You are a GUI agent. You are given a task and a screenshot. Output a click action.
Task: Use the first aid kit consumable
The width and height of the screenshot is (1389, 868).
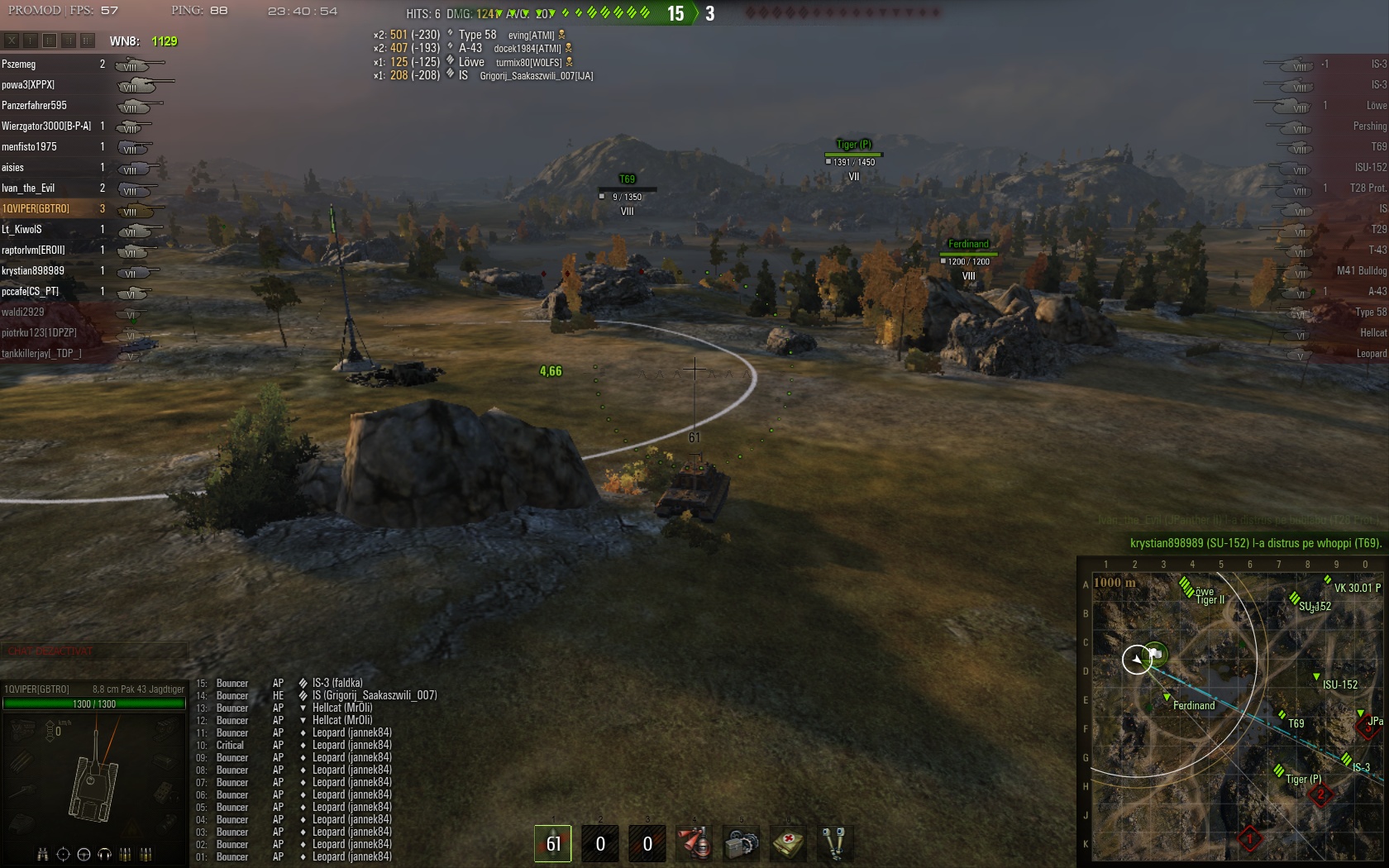[788, 843]
